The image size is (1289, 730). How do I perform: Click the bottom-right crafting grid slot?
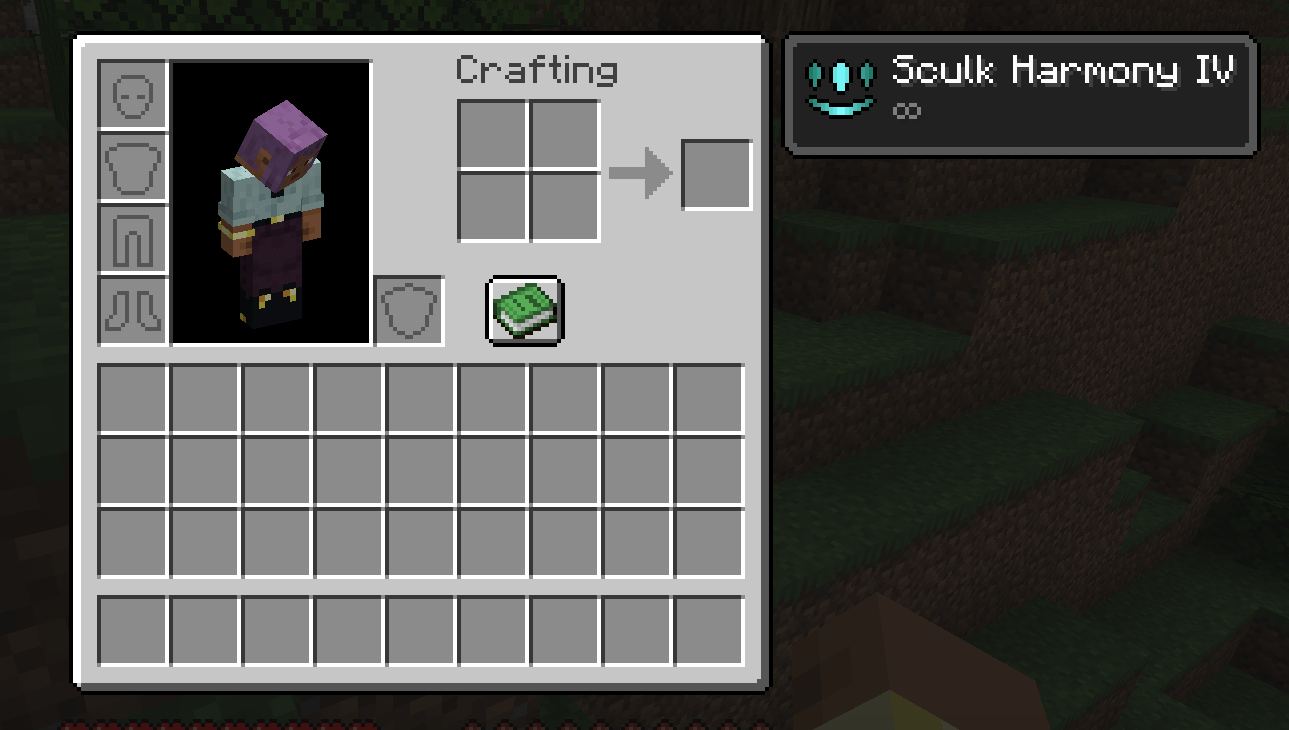click(x=563, y=207)
